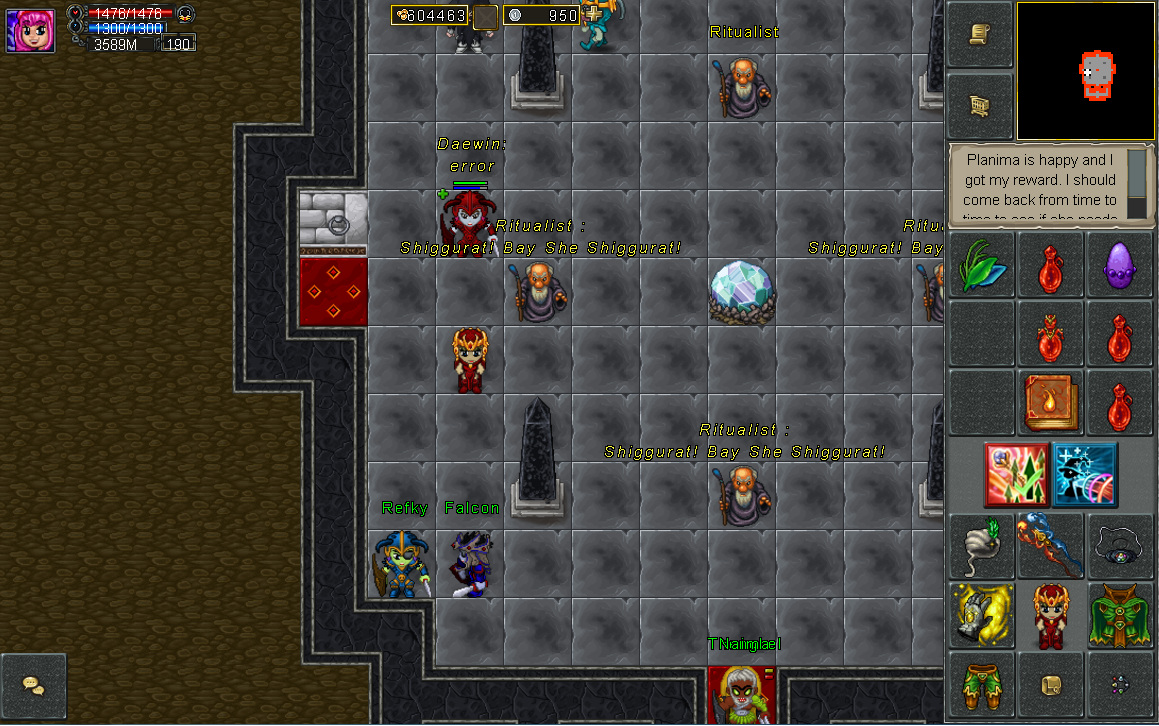Select the glowing golden gauntlet slot
Viewport: 1159px width, 726px height.
point(980,614)
